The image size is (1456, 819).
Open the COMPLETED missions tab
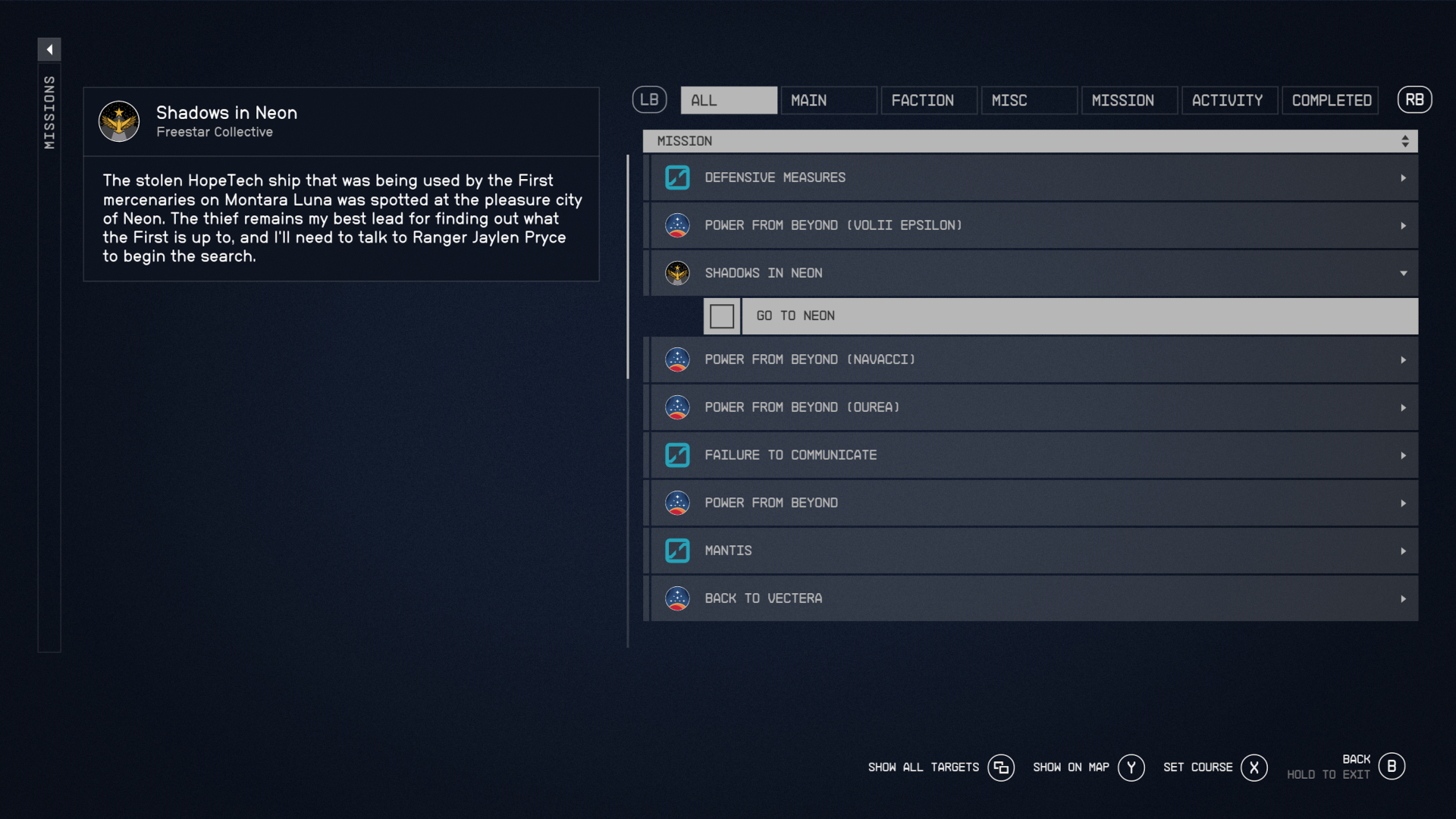pyautogui.click(x=1330, y=99)
